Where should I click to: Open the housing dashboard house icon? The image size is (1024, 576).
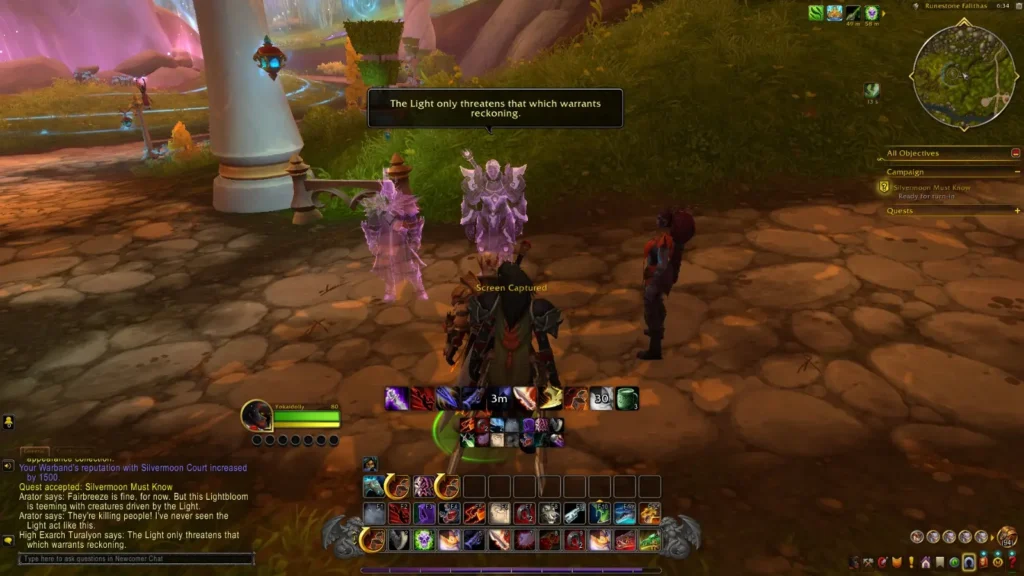coord(926,562)
